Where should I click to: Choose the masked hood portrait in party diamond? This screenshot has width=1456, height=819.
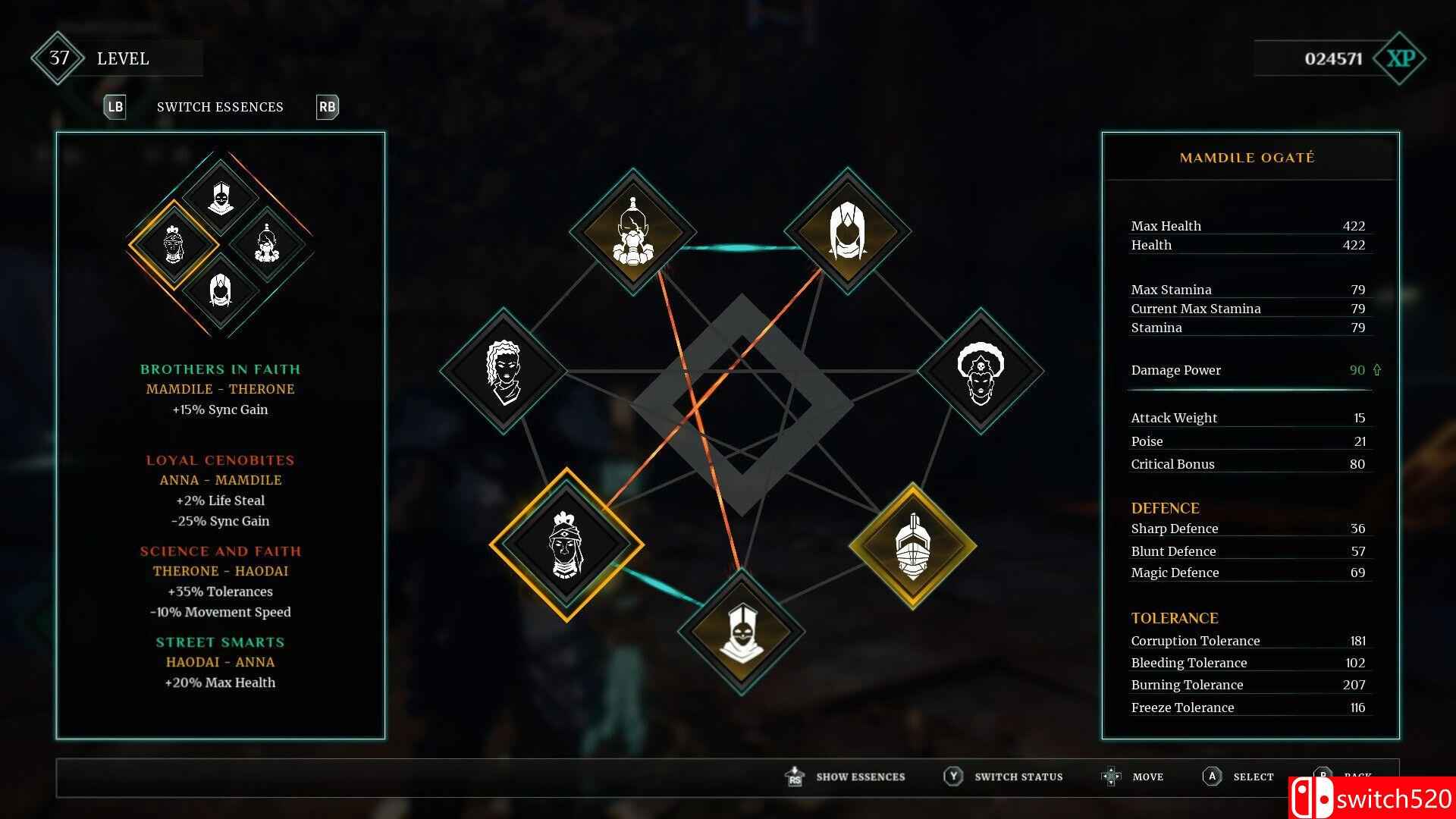click(220, 197)
